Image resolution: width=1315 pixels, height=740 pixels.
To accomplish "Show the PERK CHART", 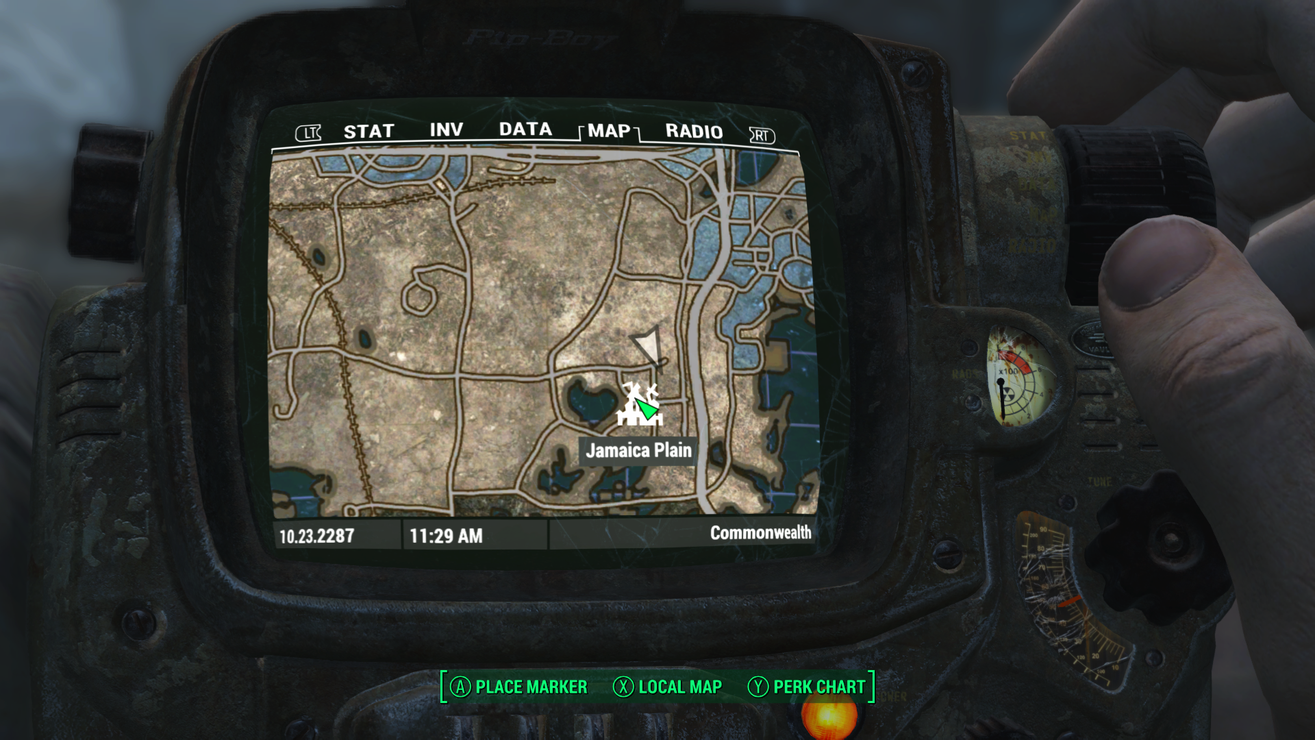I will 807,687.
